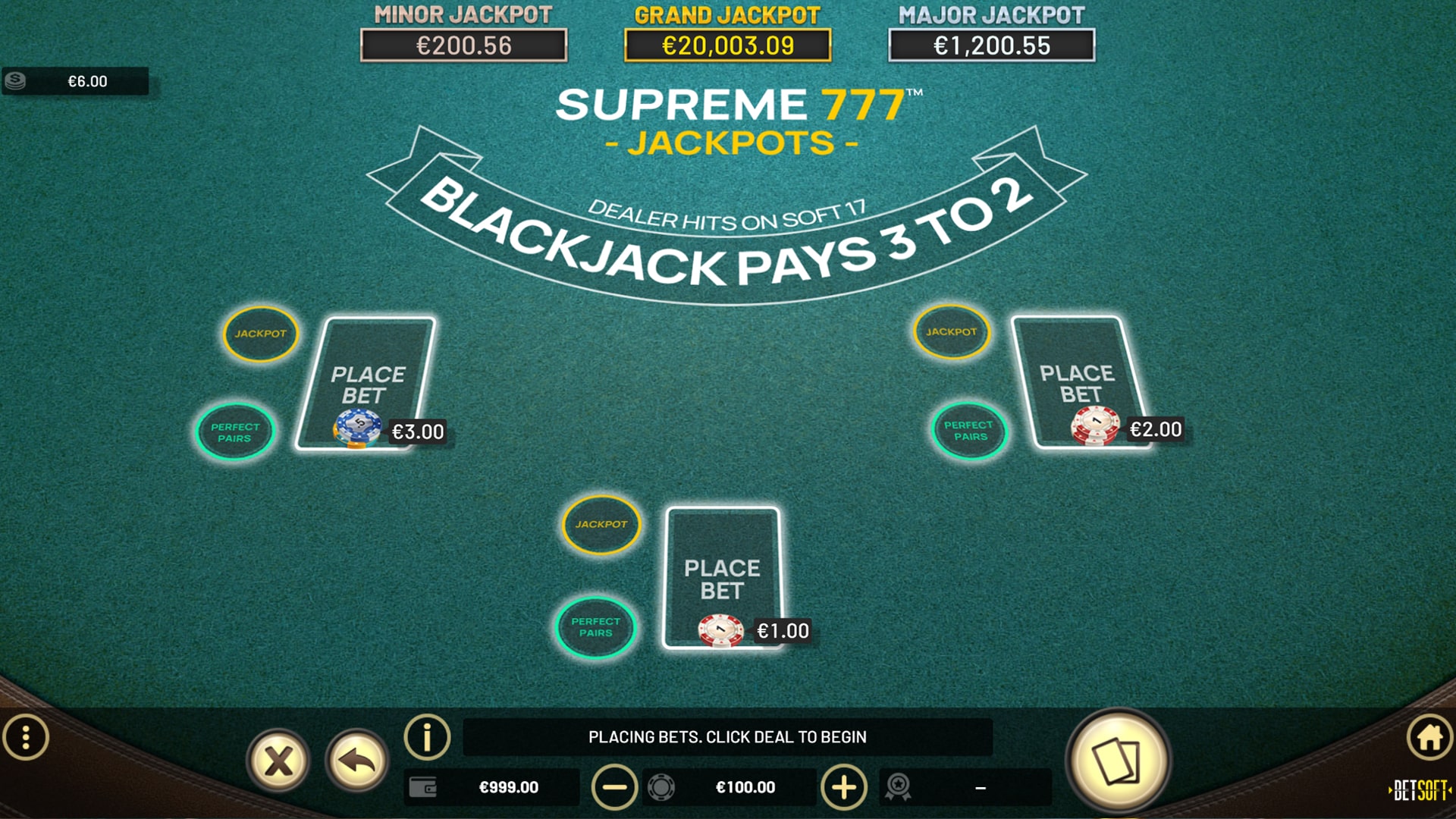
Task: Click the €100.00 chip denomination field
Action: coord(747,787)
